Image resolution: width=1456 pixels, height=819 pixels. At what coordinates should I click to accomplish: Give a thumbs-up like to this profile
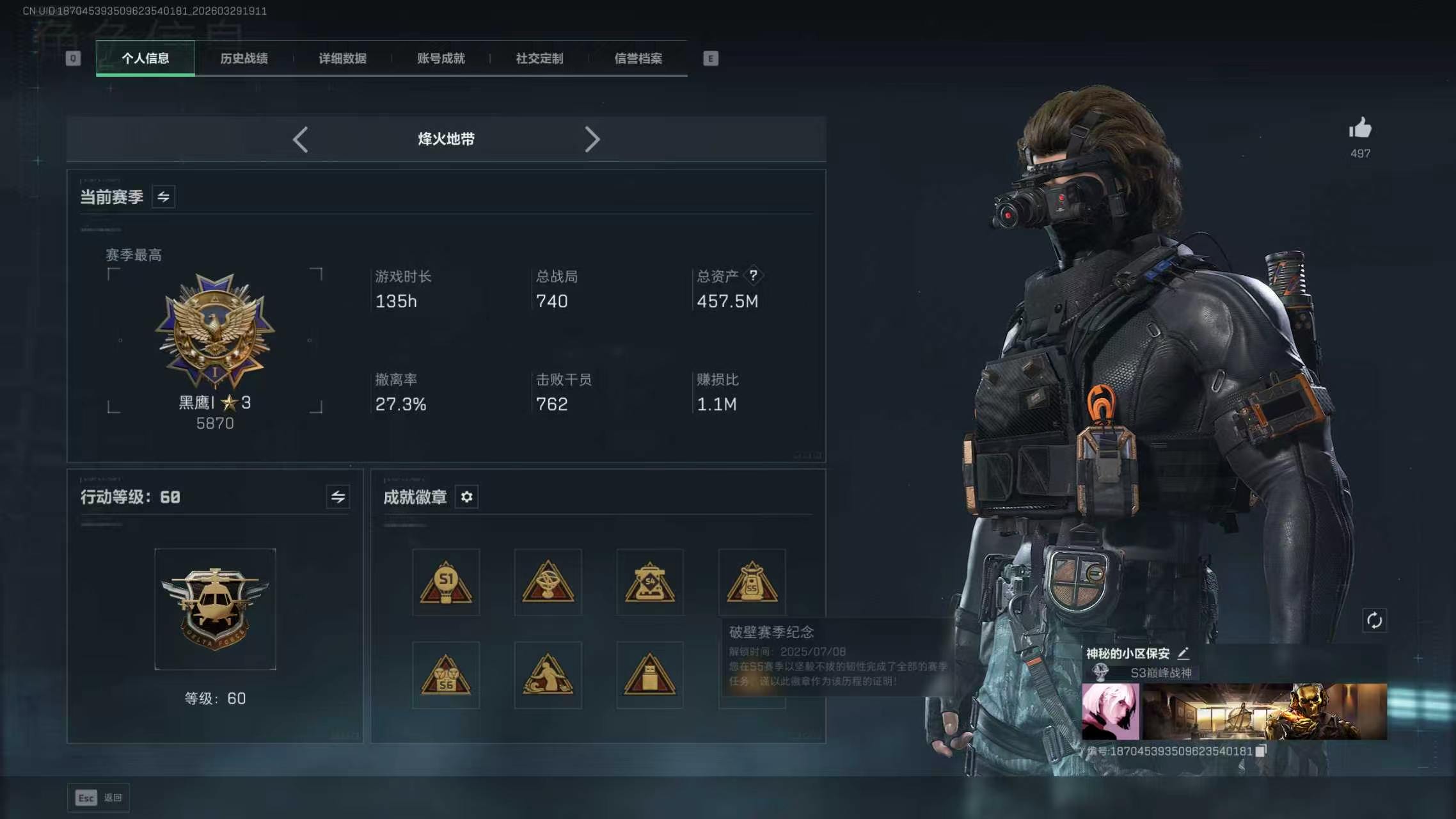coord(1360,129)
